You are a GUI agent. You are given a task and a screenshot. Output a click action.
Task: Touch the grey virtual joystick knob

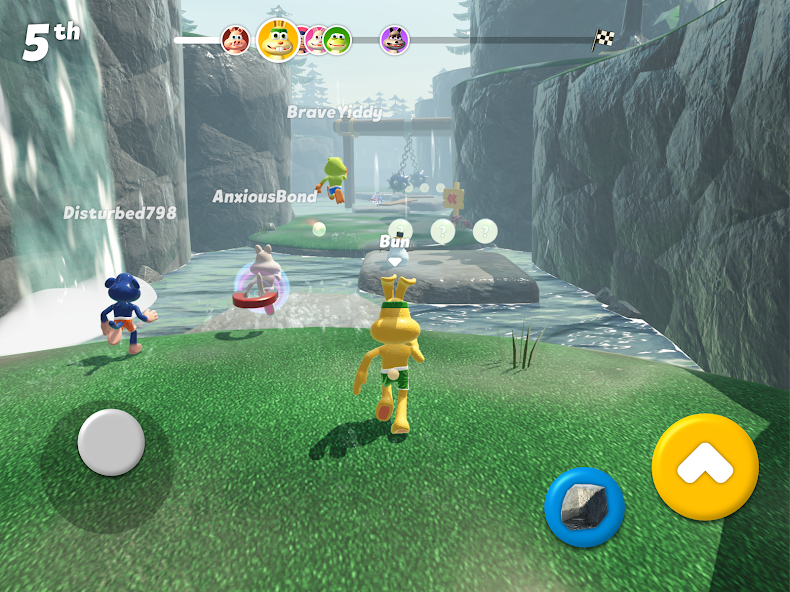111,442
